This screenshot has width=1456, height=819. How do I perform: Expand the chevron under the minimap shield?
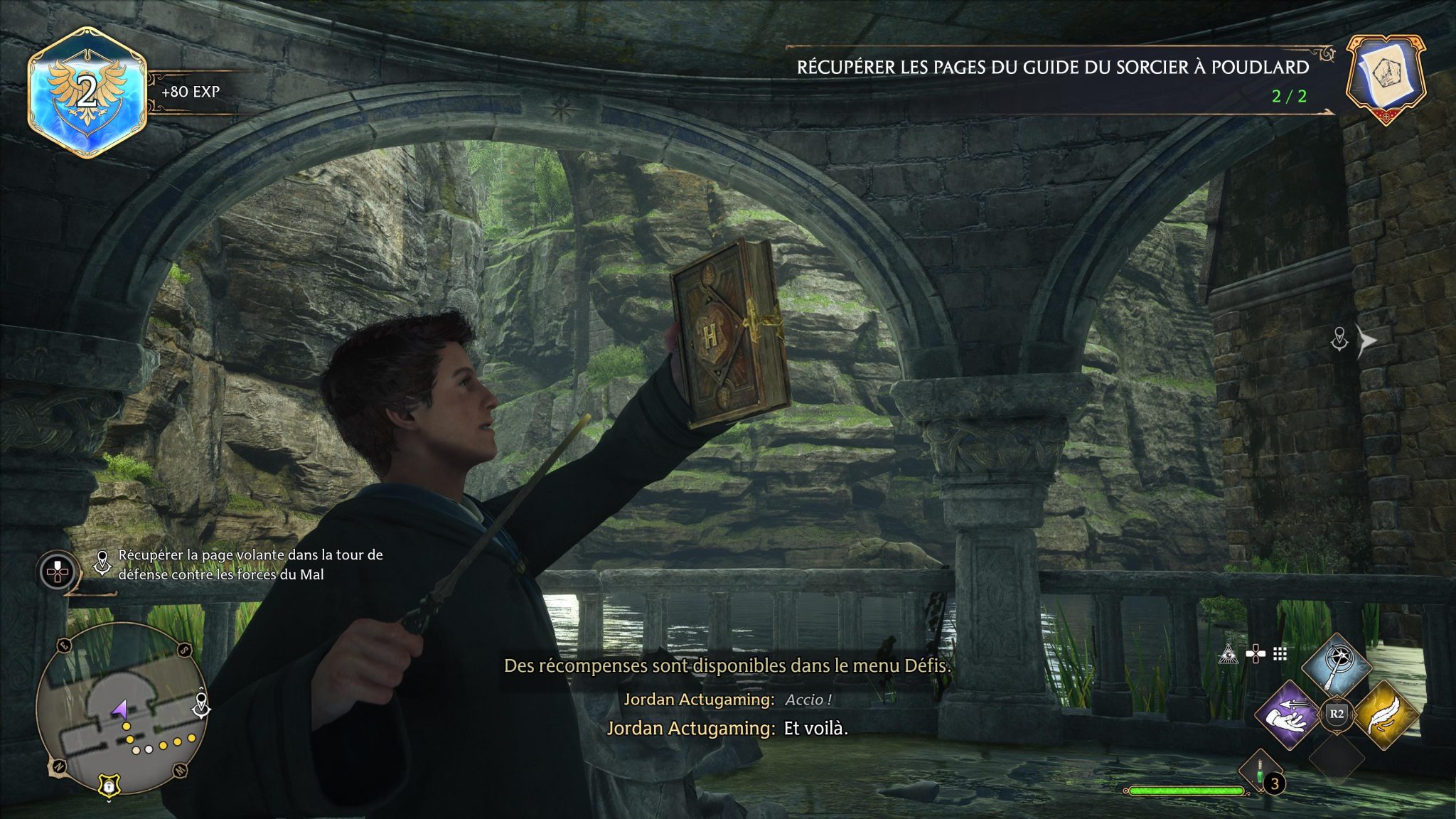pos(109,801)
